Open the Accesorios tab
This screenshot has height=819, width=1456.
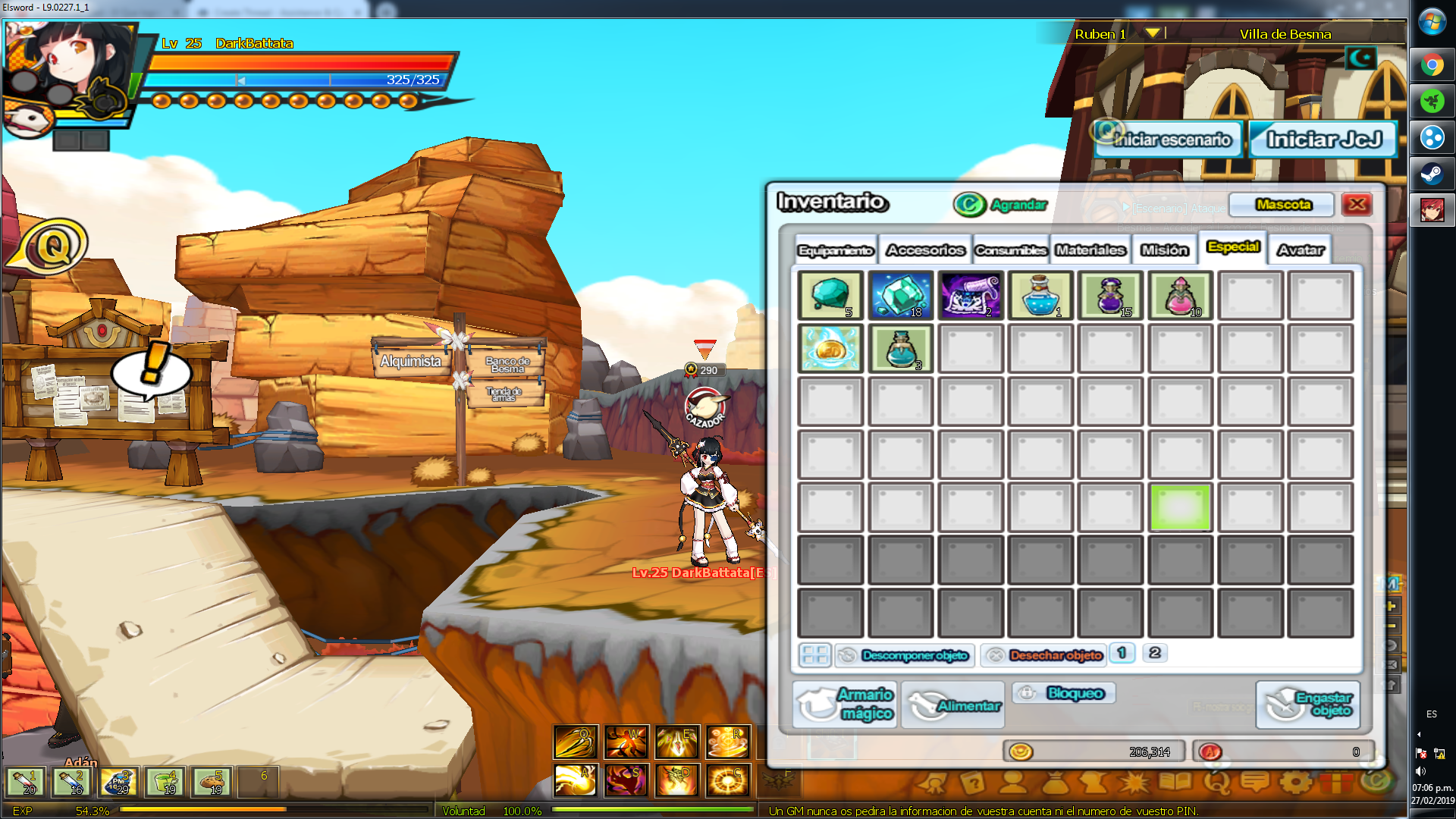pos(925,250)
